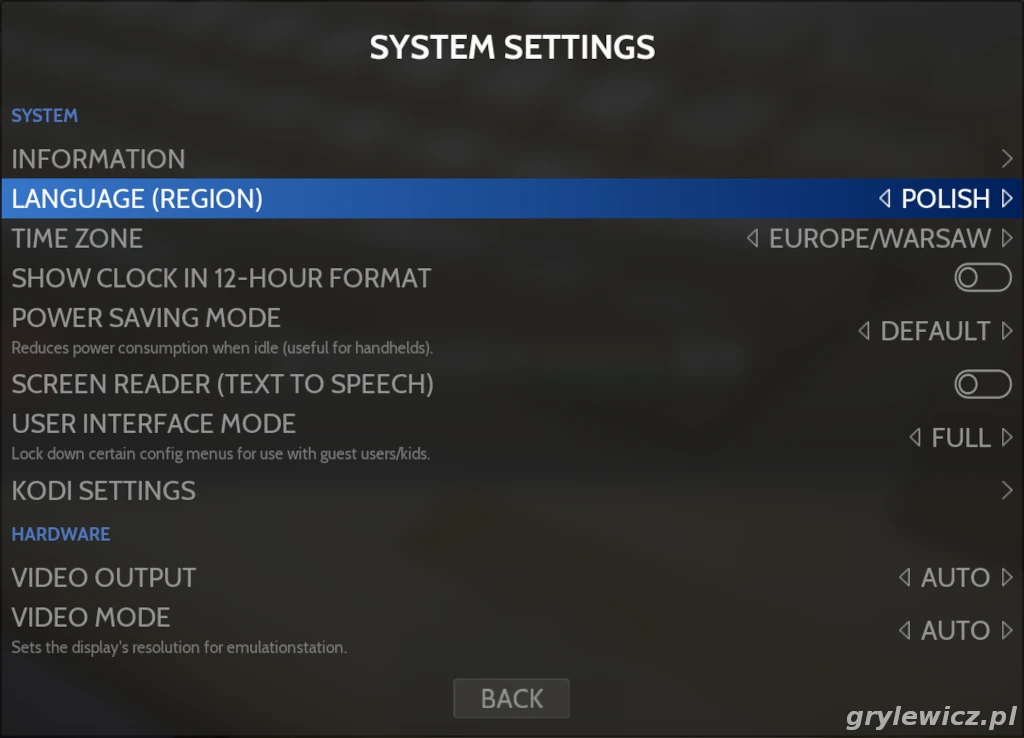Click the left arrow for Power Saving Mode
The width and height of the screenshot is (1024, 738).
click(864, 331)
